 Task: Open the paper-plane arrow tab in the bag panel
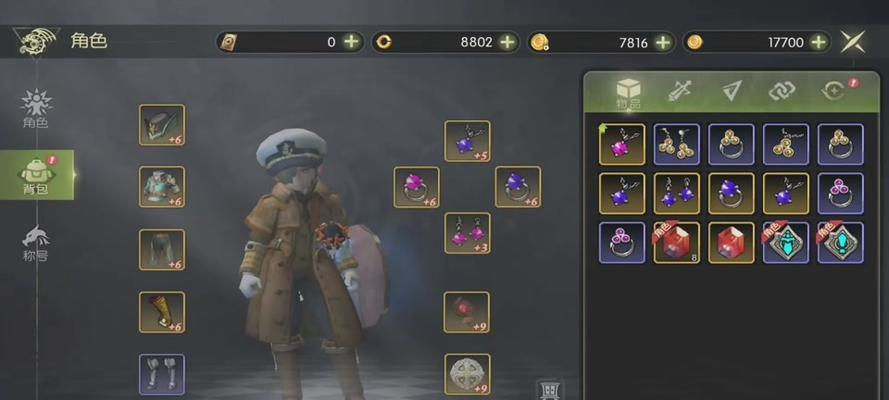731,90
